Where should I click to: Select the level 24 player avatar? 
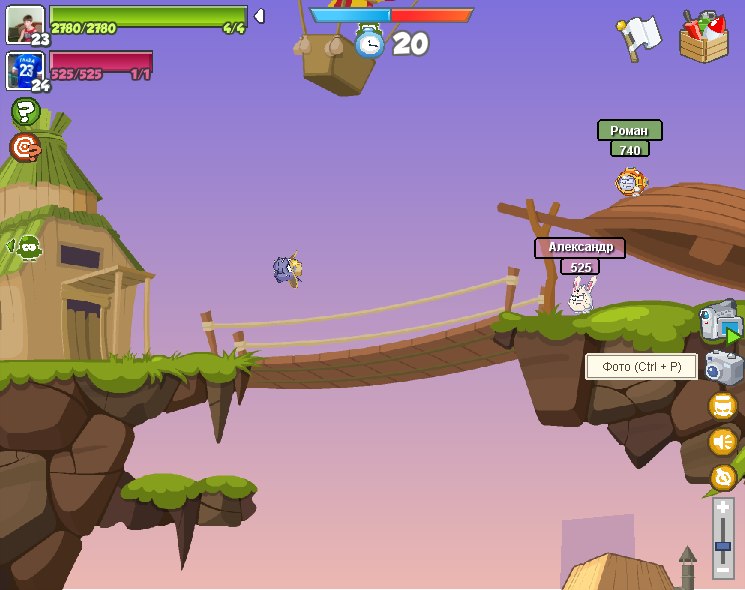(25, 70)
